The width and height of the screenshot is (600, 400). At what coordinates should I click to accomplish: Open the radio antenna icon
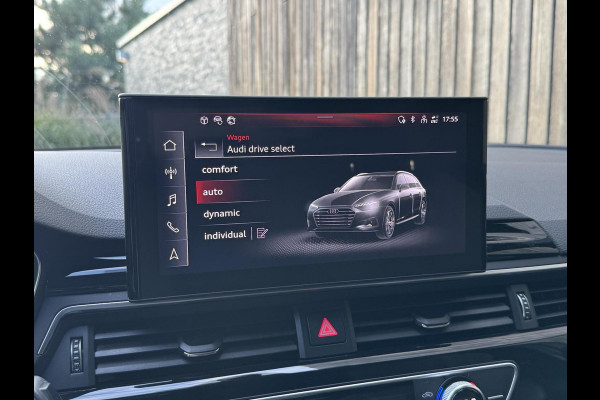point(171,172)
